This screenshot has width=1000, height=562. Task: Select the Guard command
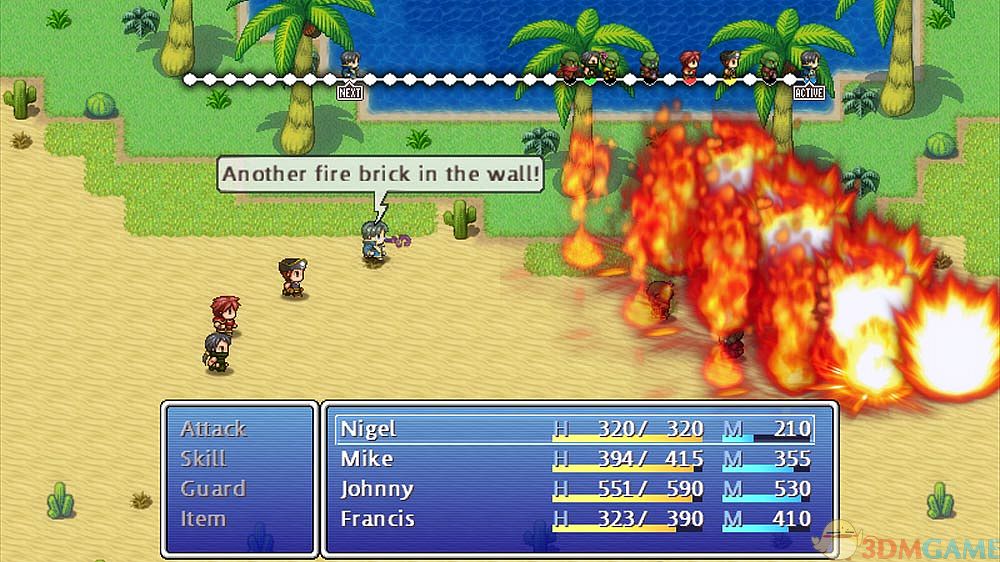212,489
